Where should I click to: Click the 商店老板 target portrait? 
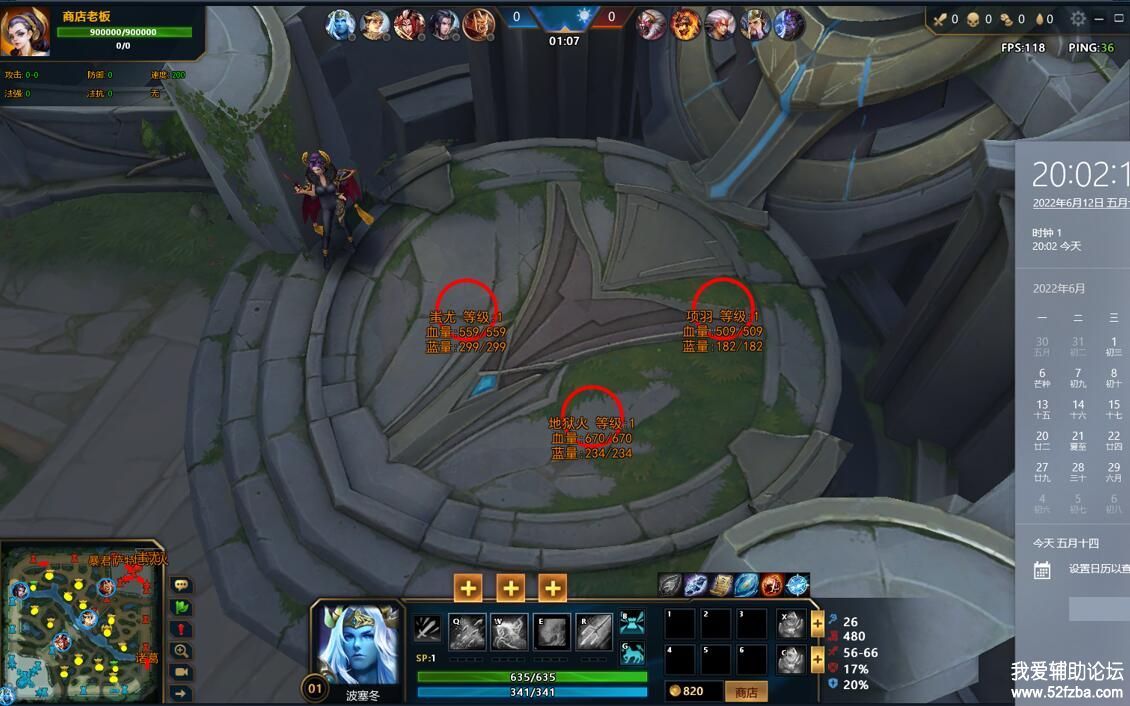tap(25, 31)
